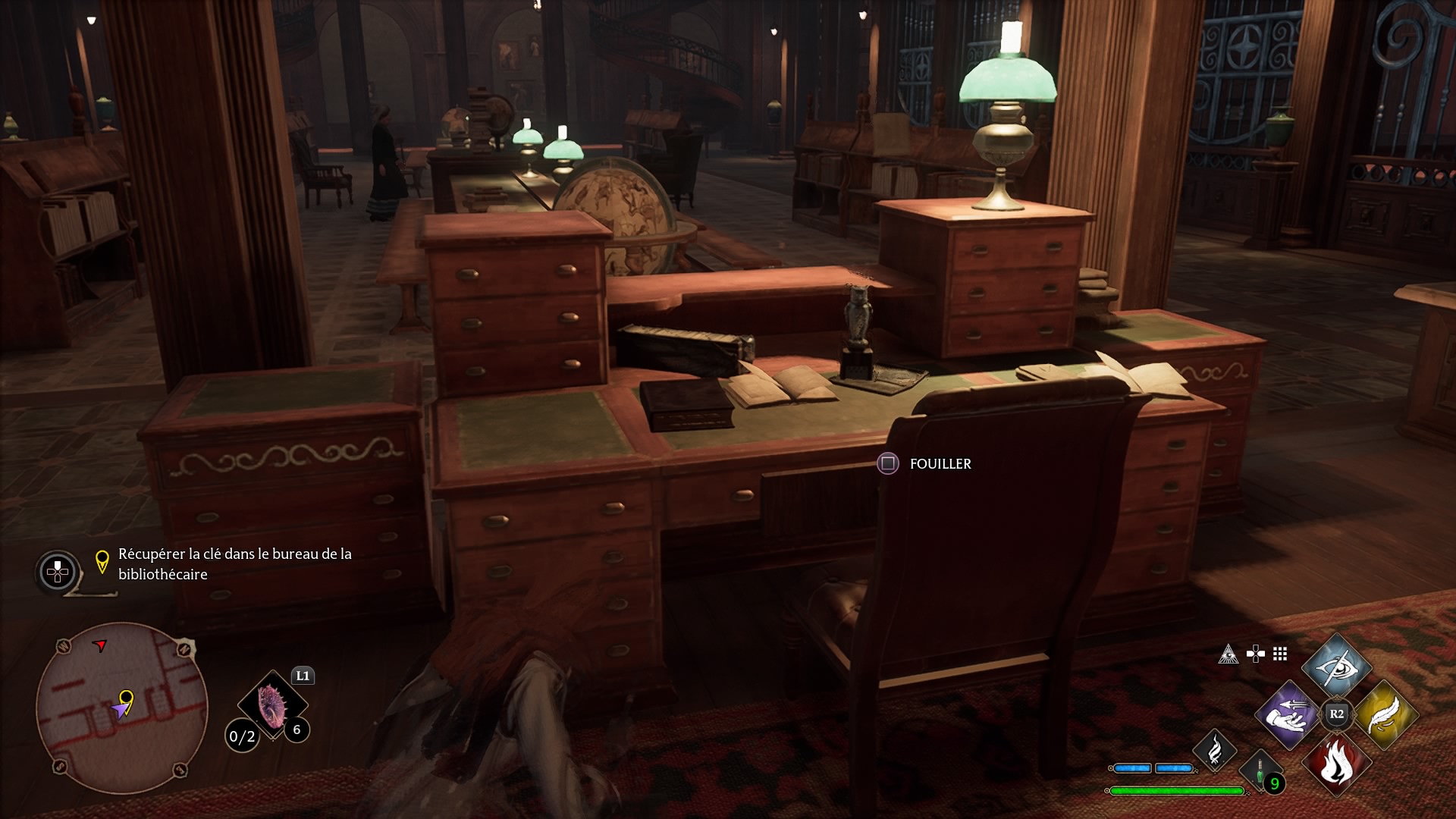Choose the red Incendio flame spell
The image size is (1456, 819).
coord(1336,763)
